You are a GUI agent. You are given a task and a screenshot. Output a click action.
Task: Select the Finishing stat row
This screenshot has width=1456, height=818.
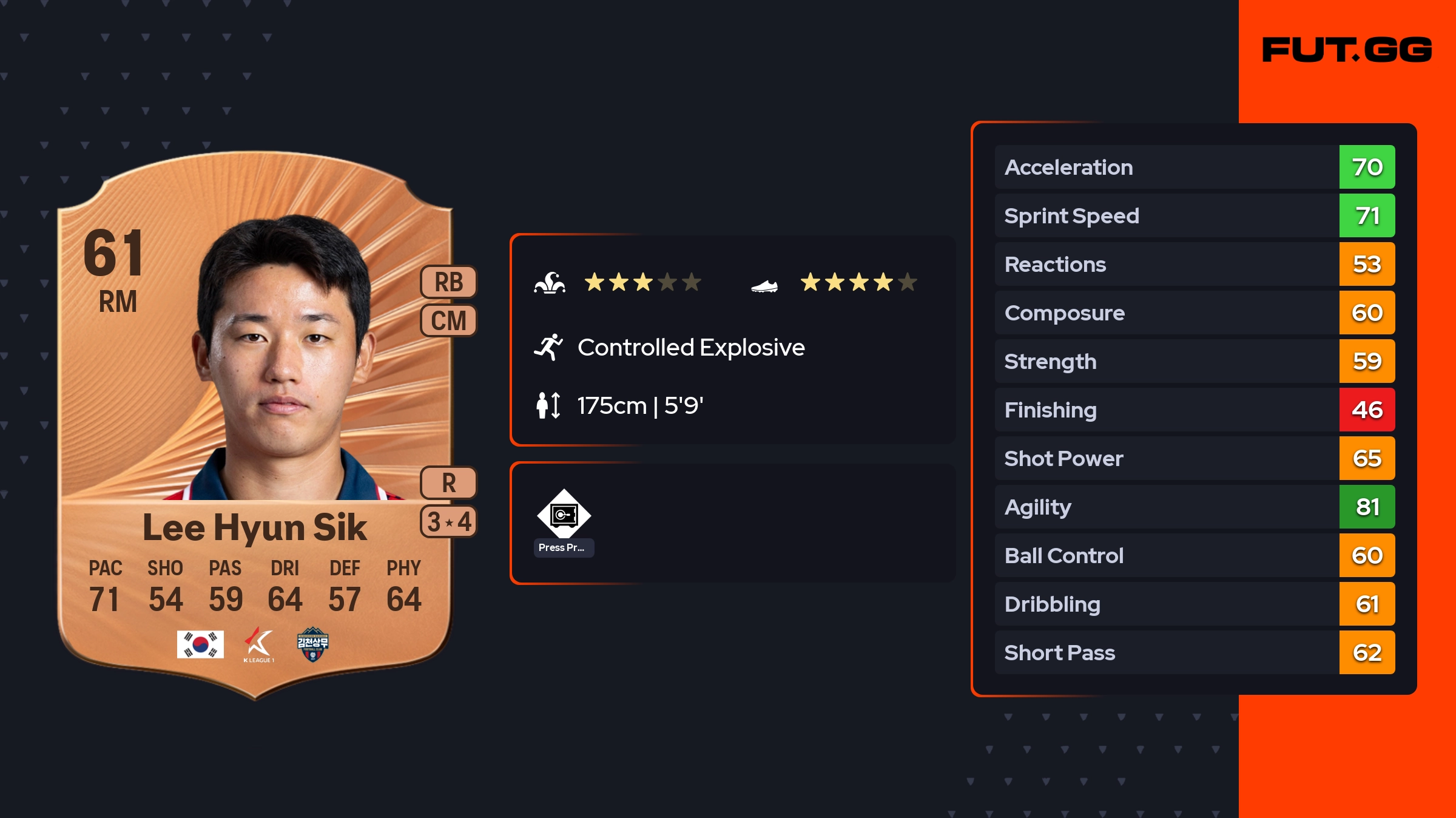pos(1195,410)
